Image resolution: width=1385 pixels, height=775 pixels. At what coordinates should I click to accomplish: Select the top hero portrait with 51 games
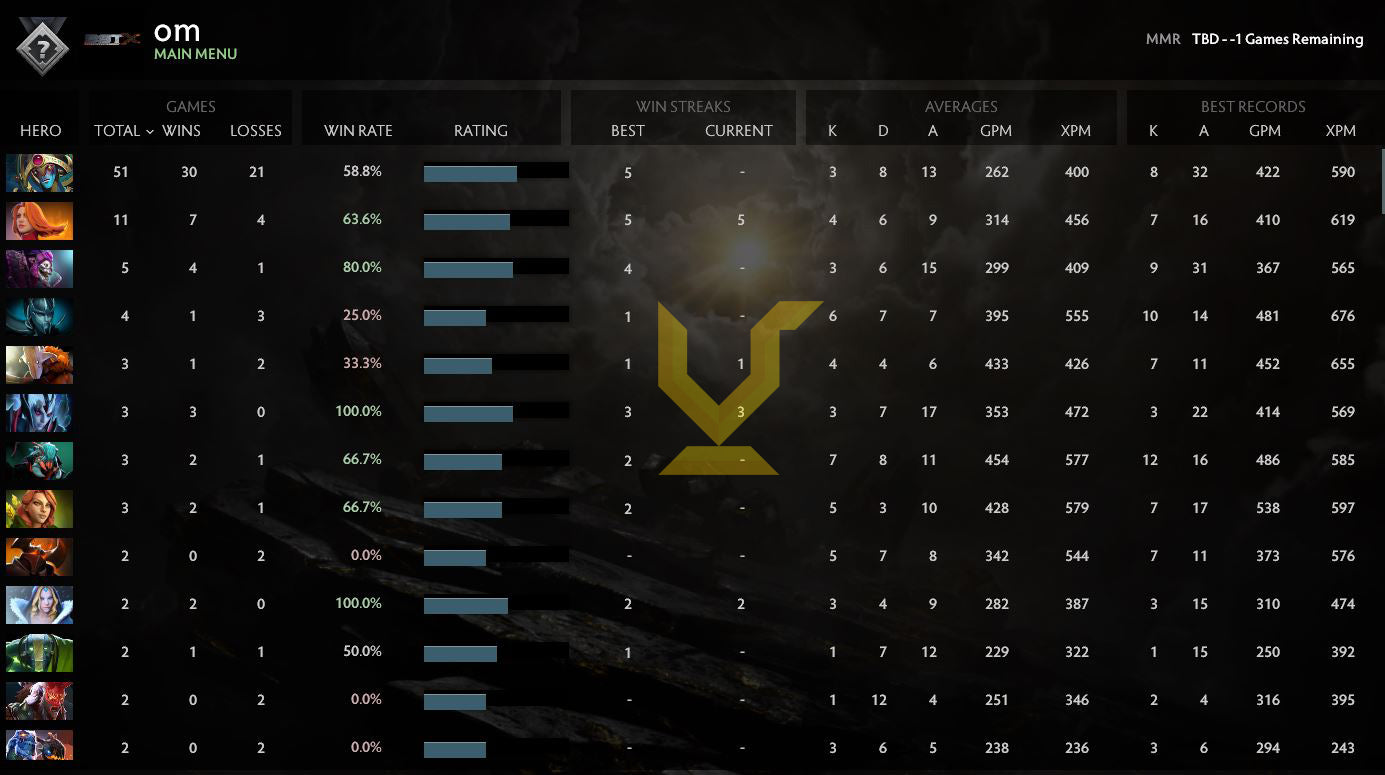click(x=39, y=172)
